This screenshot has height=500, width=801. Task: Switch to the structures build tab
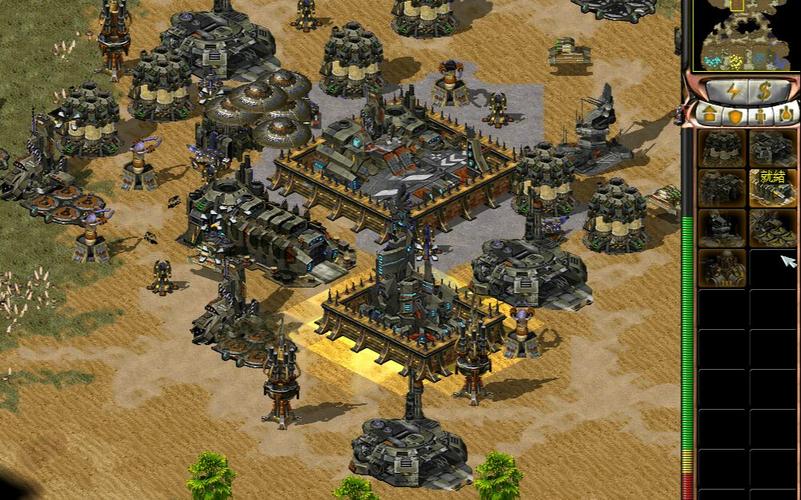(x=709, y=113)
